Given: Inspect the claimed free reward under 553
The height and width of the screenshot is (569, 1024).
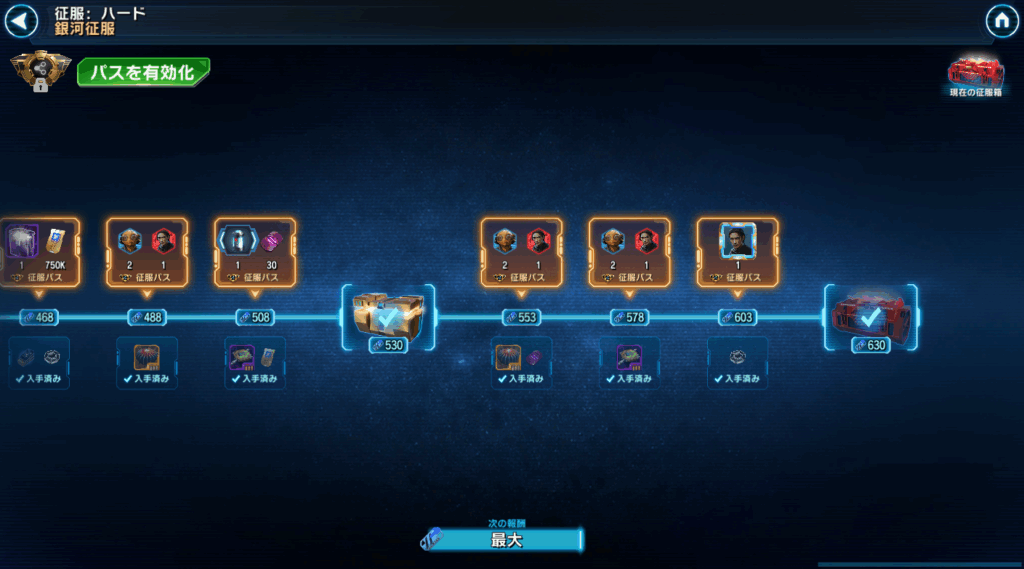Looking at the screenshot, I should (x=522, y=362).
